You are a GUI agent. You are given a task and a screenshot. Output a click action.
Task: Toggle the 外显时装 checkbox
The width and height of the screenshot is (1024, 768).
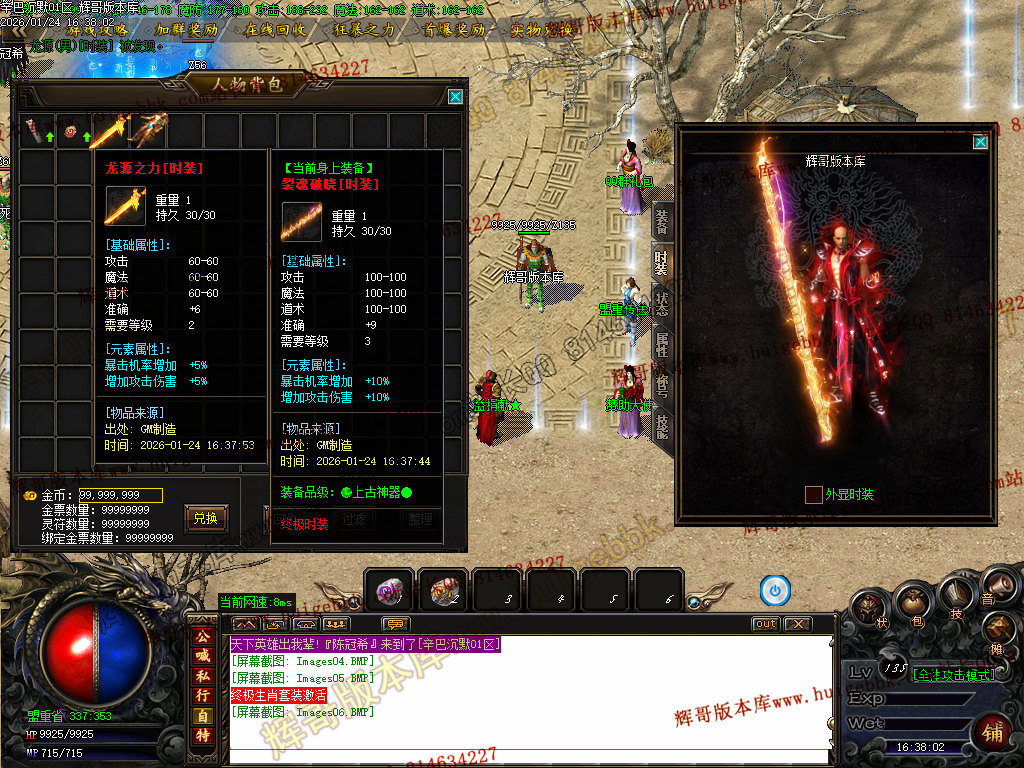tap(814, 494)
